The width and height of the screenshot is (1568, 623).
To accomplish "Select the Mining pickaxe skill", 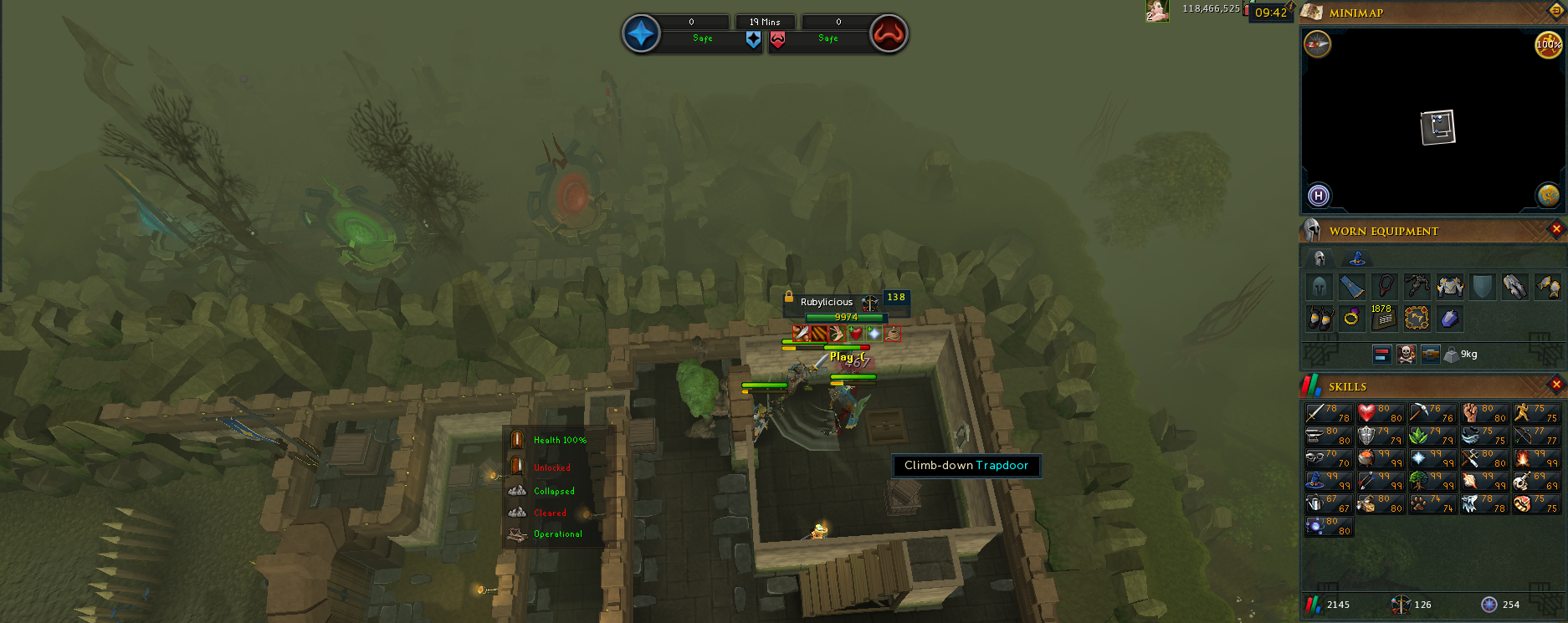I will pyautogui.click(x=1432, y=413).
